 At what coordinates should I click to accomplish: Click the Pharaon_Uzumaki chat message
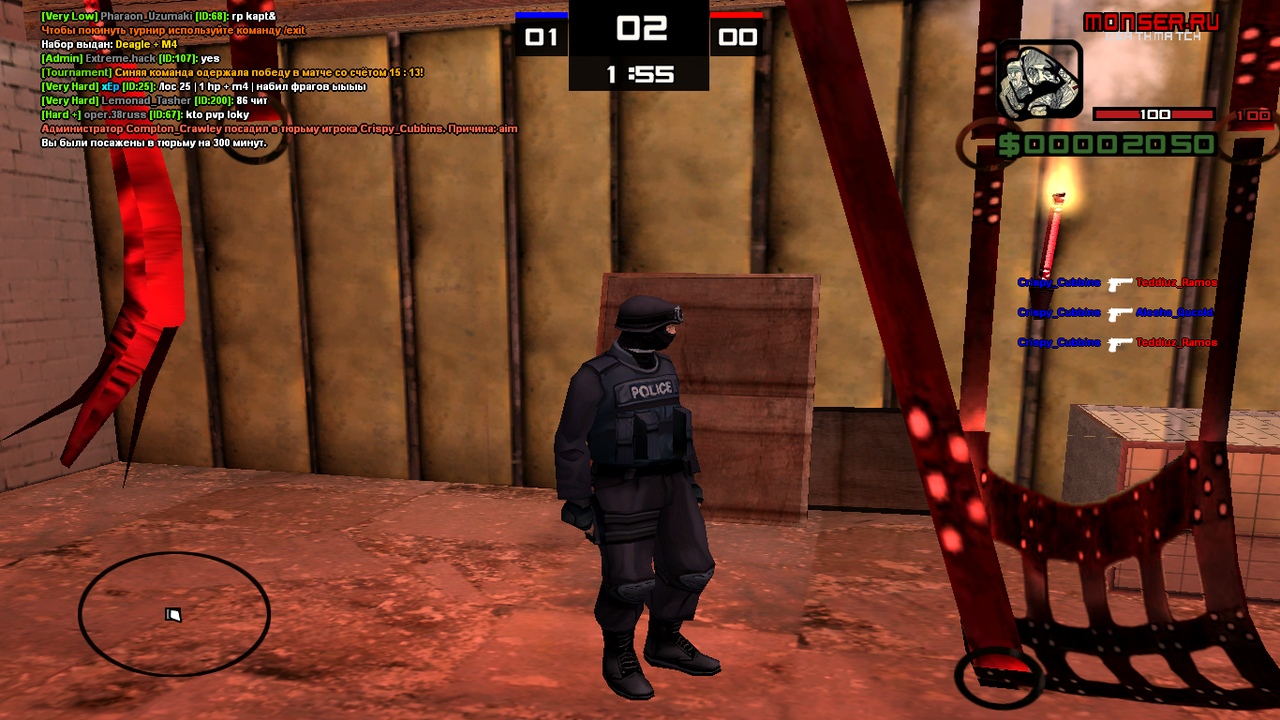coord(158,17)
